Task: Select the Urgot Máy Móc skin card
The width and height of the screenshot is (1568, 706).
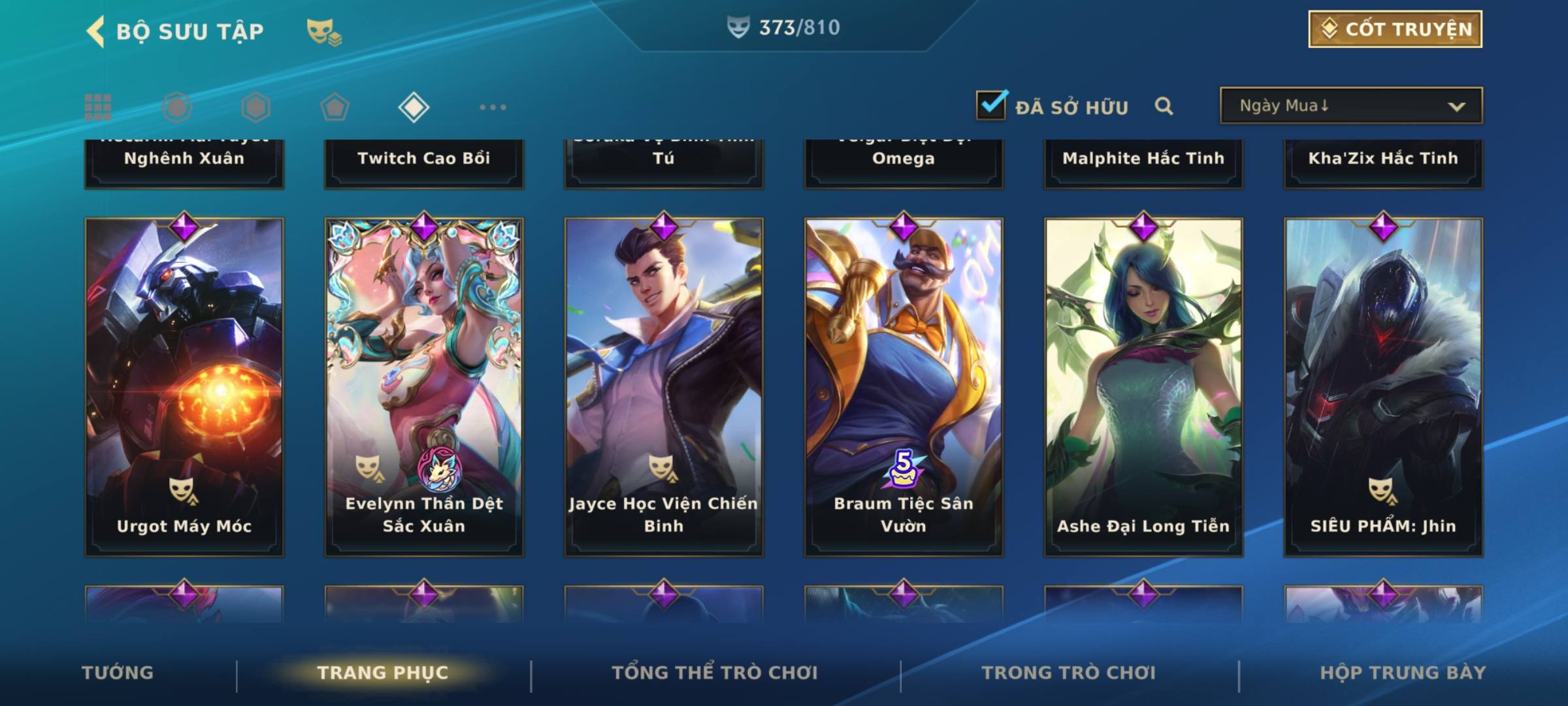Action: point(184,387)
